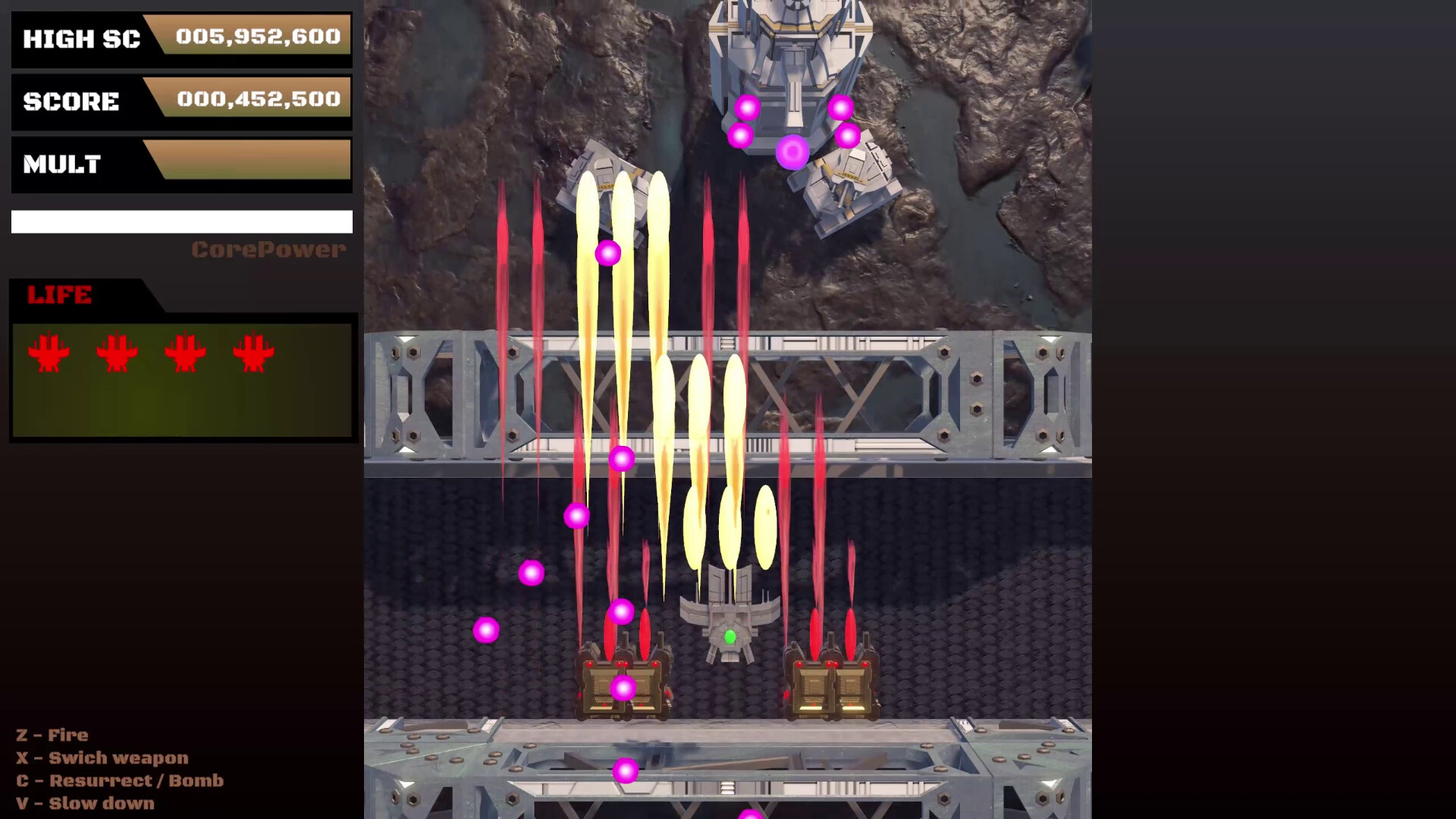Viewport: 1456px width, 819px height.
Task: Click the V - Slow down hint text
Action: (86, 803)
